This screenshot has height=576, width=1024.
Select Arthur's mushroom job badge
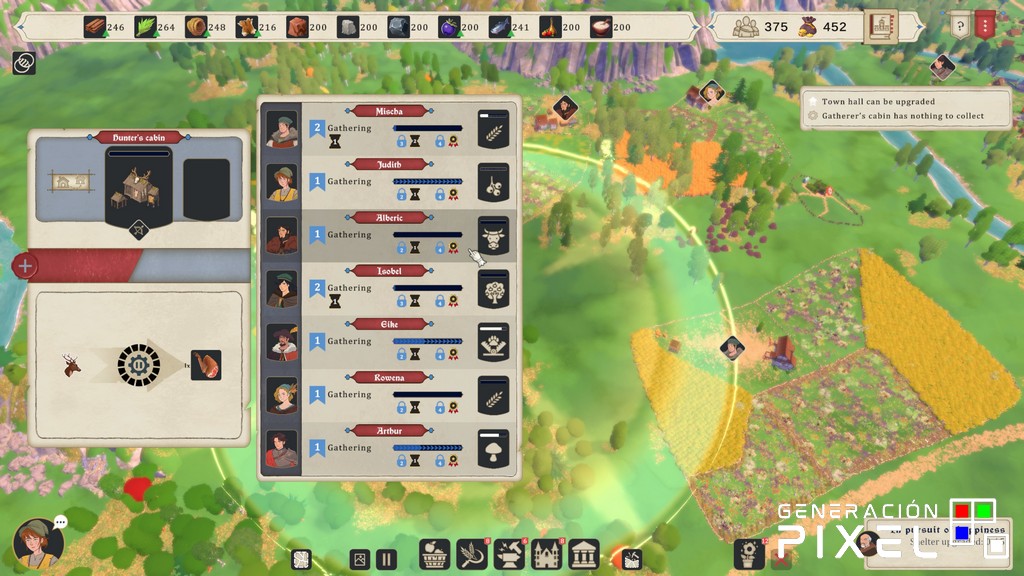coord(493,447)
